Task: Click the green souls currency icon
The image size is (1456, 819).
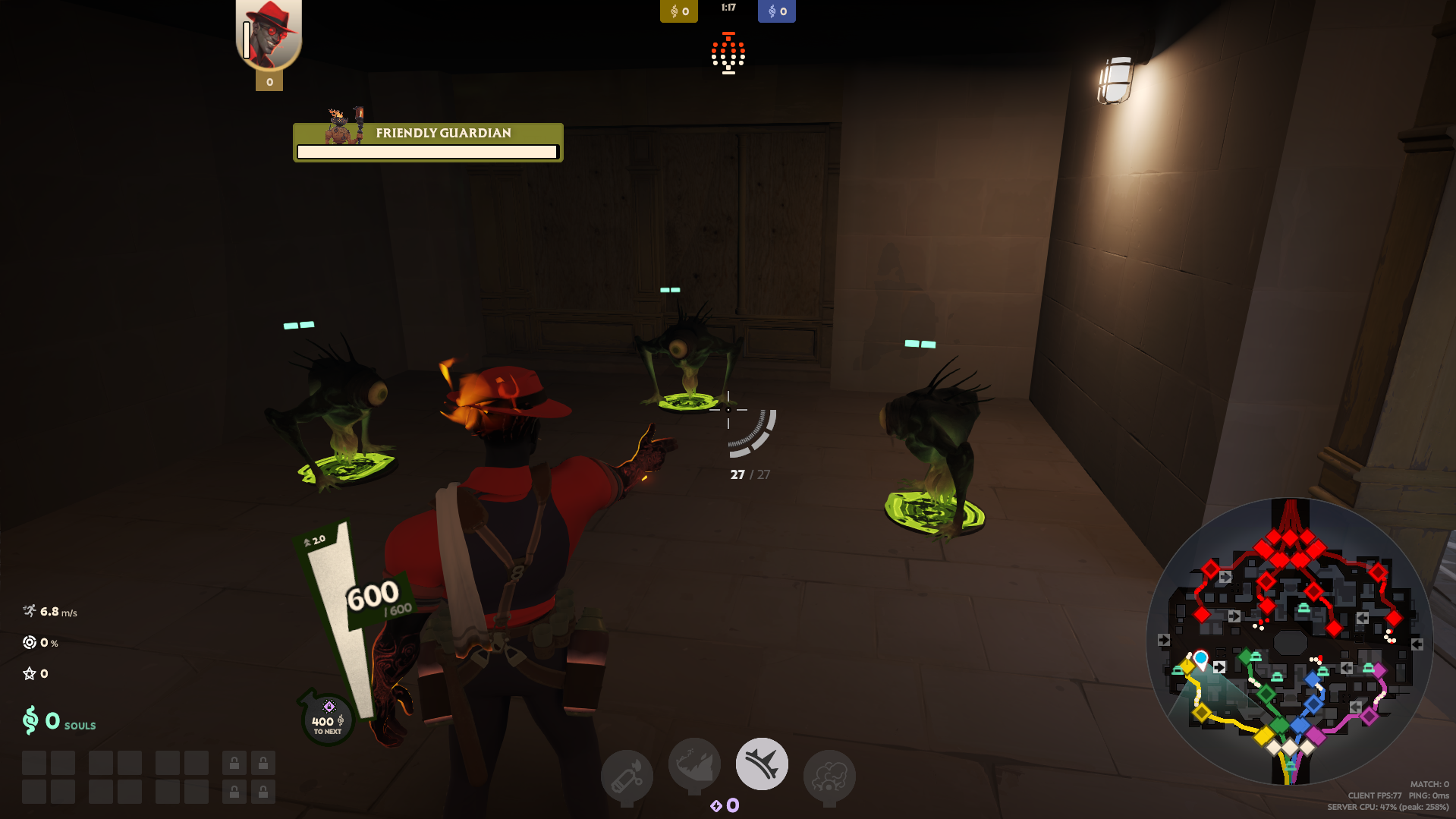Action: pos(29,719)
